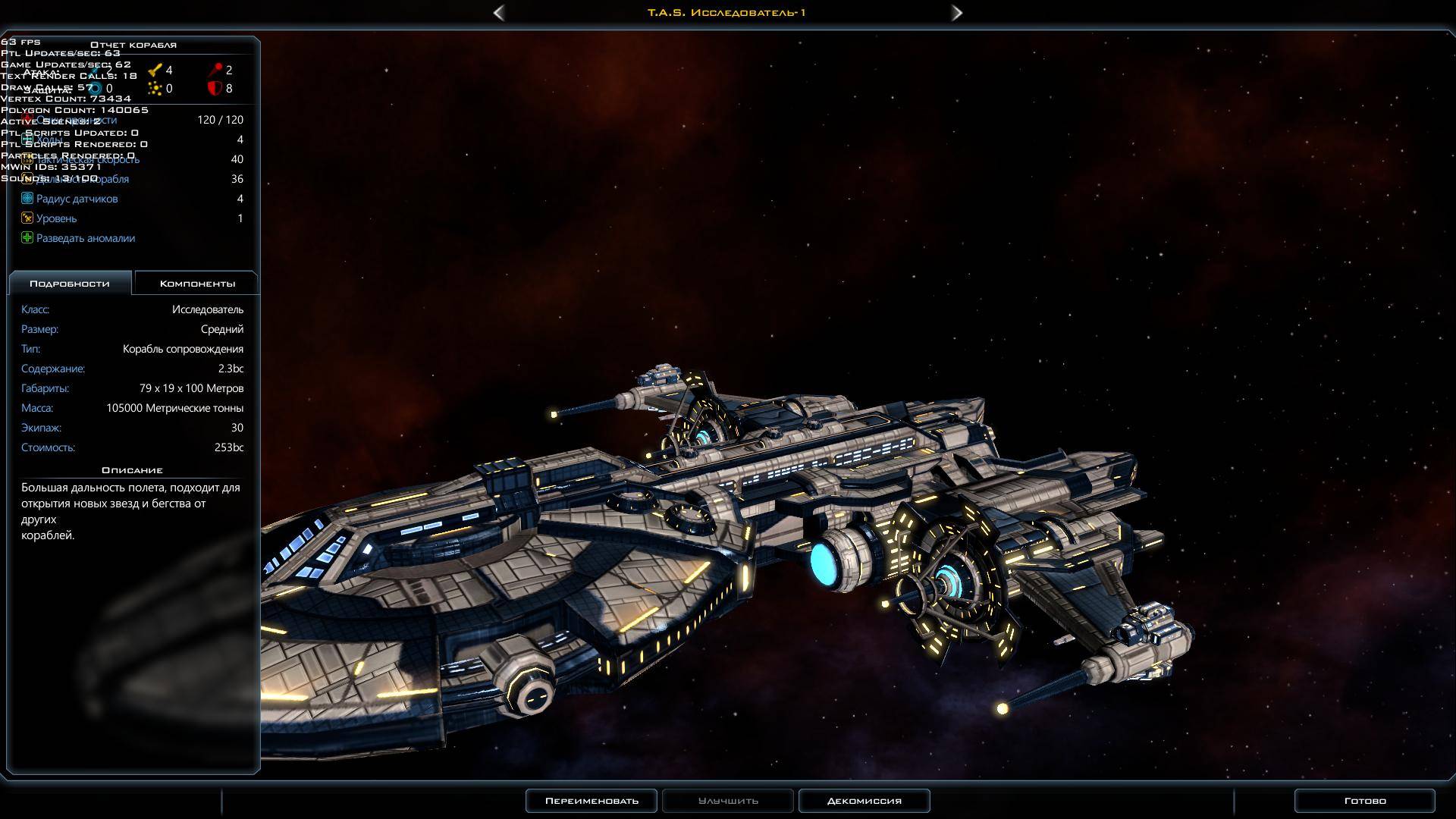Switch to the Компоненты tab
The height and width of the screenshot is (819, 1456).
(197, 284)
